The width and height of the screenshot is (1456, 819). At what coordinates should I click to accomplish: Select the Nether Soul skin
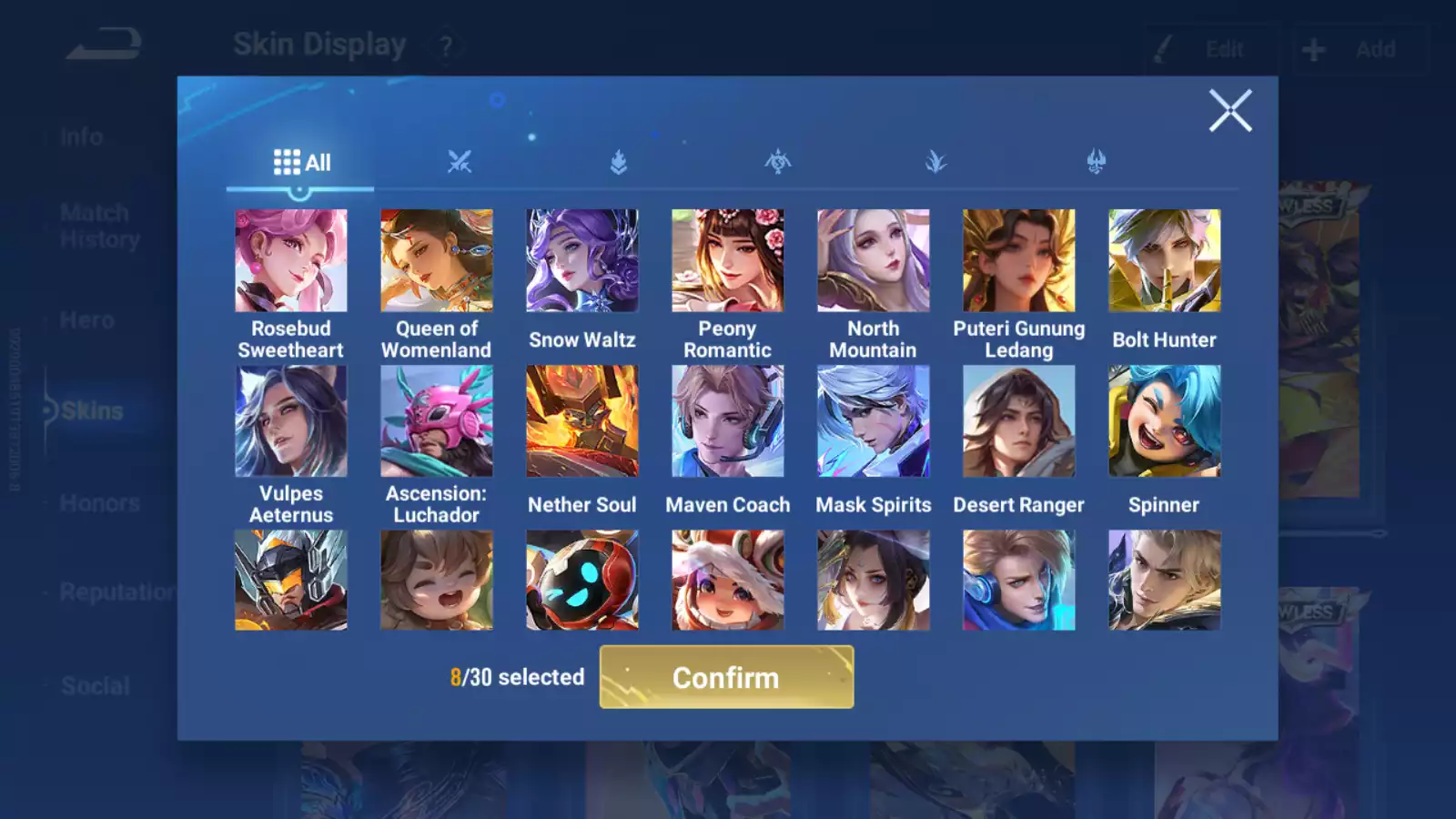581,421
